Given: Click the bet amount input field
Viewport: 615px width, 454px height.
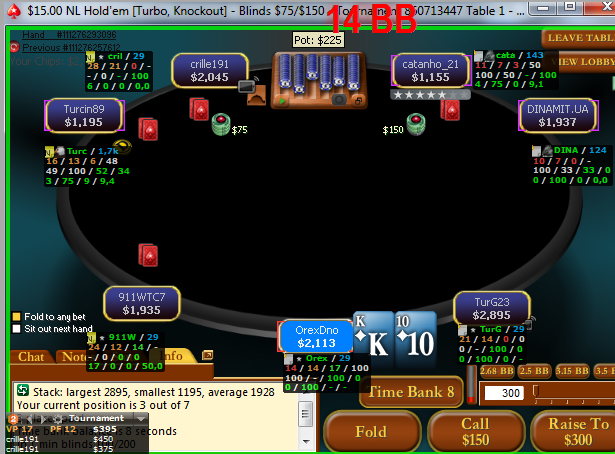Looking at the screenshot, I should [505, 394].
